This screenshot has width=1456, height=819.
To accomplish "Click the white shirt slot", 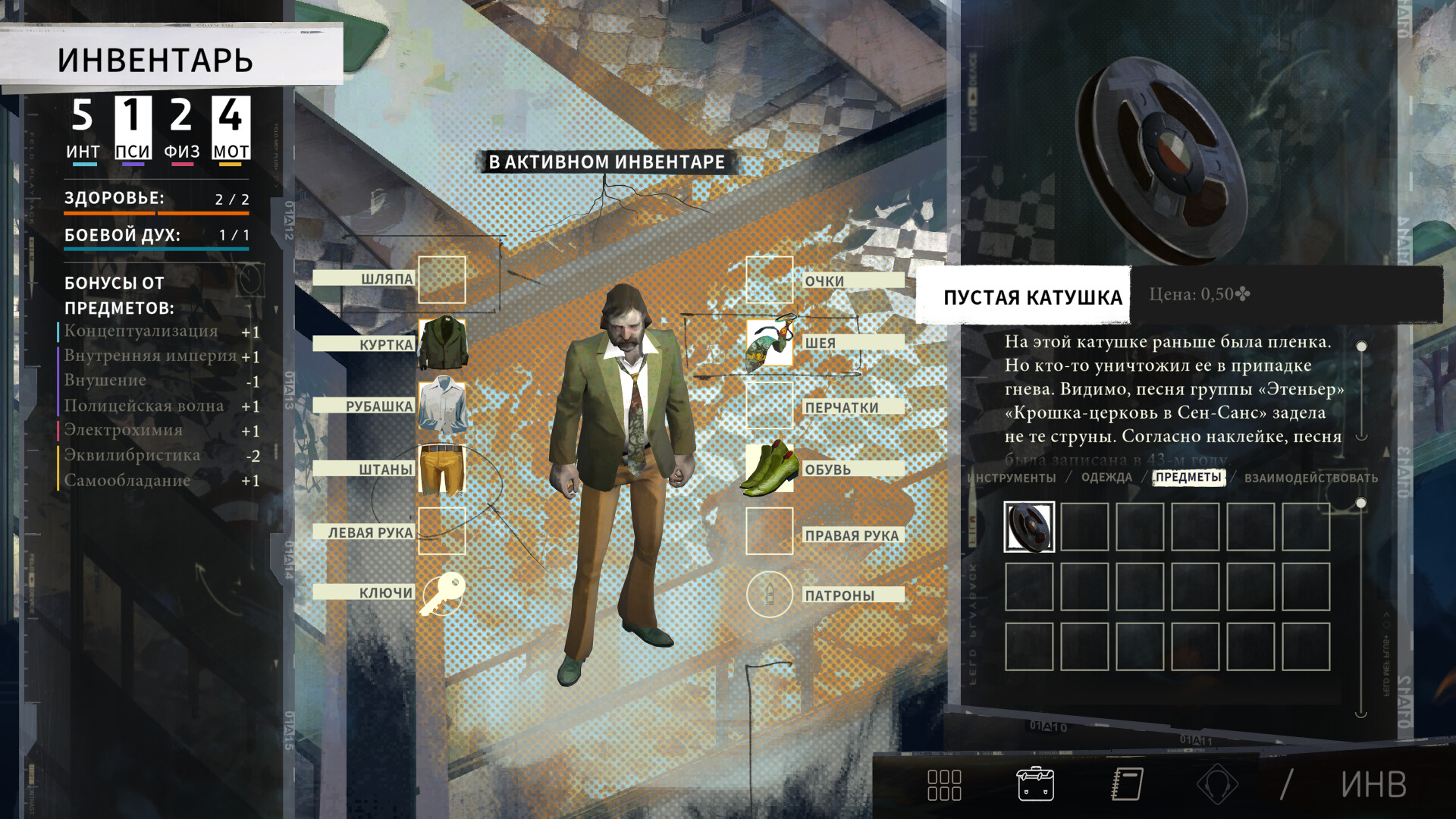I will click(x=442, y=406).
